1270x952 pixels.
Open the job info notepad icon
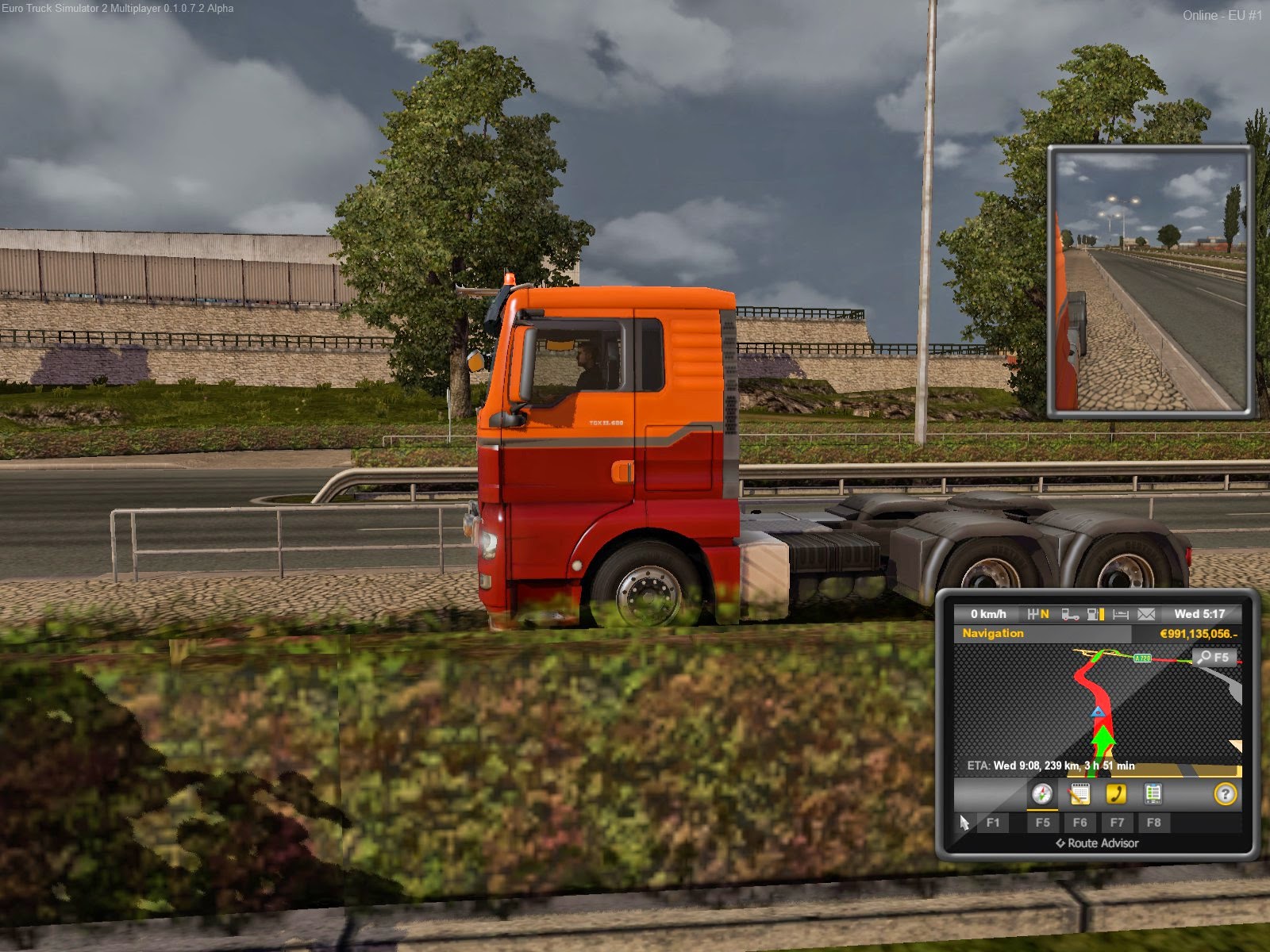(1080, 795)
